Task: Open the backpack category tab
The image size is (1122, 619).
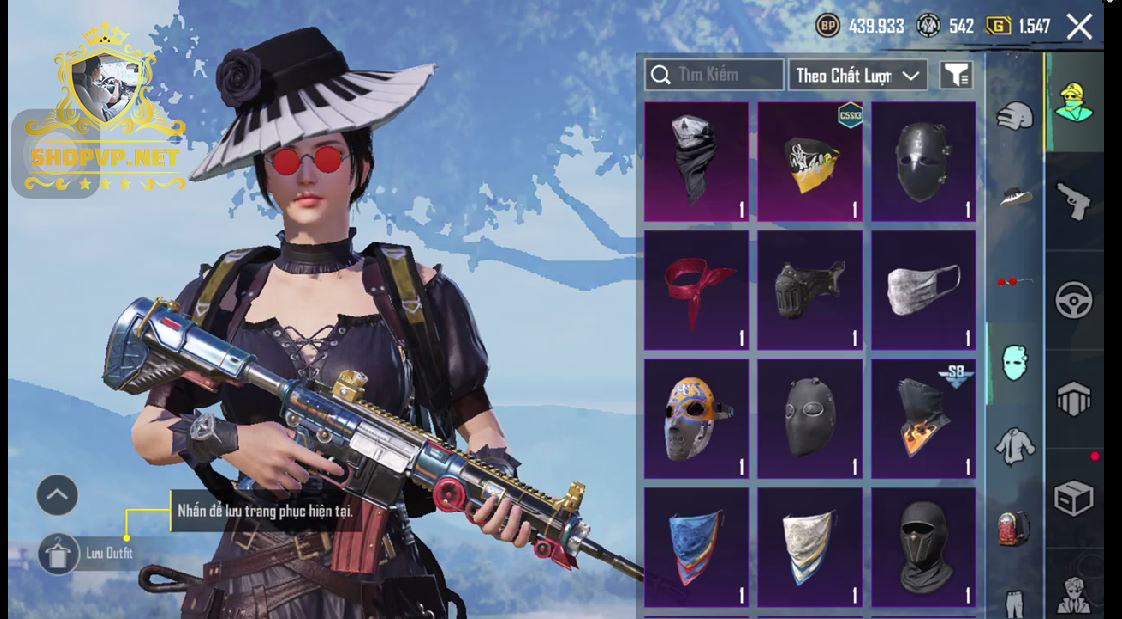Action: [1014, 527]
